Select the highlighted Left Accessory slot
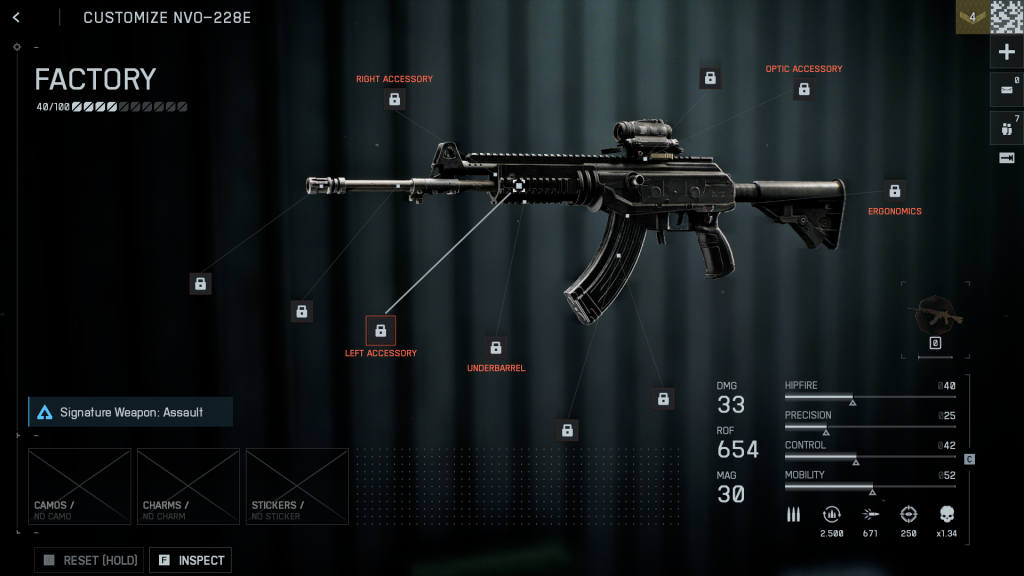This screenshot has height=576, width=1024. click(x=381, y=330)
